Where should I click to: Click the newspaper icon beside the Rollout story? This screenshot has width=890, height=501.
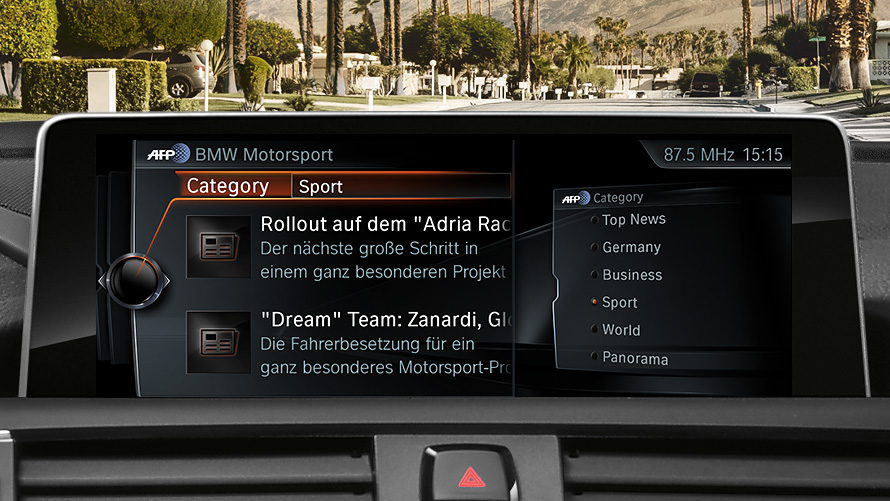coord(218,246)
